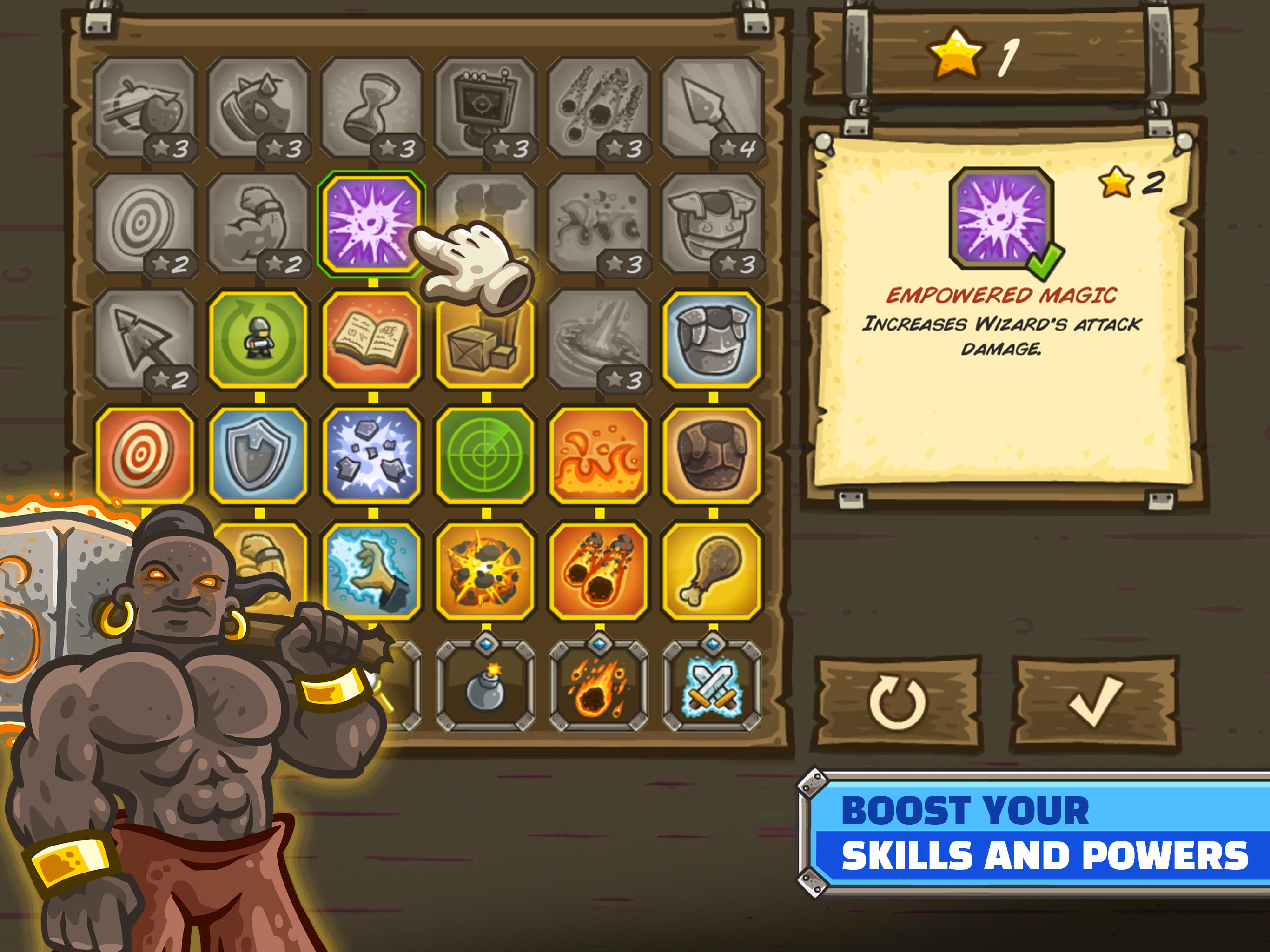Click the bomb power slot icon

pos(485,686)
